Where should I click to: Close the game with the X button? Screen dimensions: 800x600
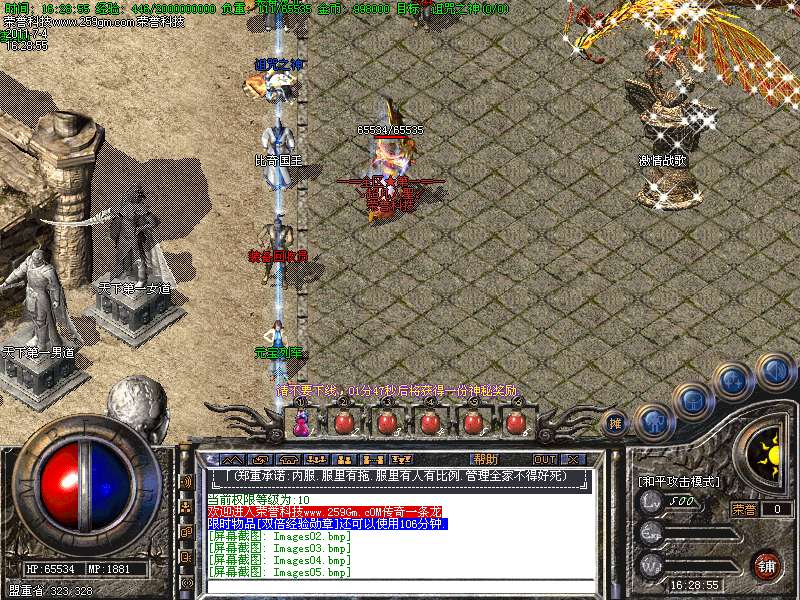point(573,459)
